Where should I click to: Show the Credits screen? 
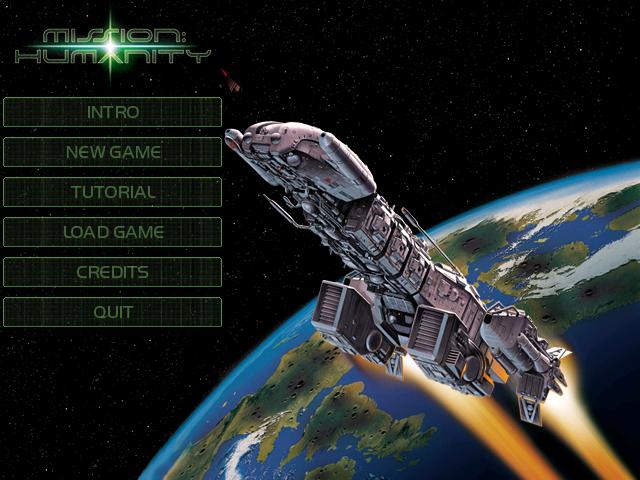click(113, 272)
